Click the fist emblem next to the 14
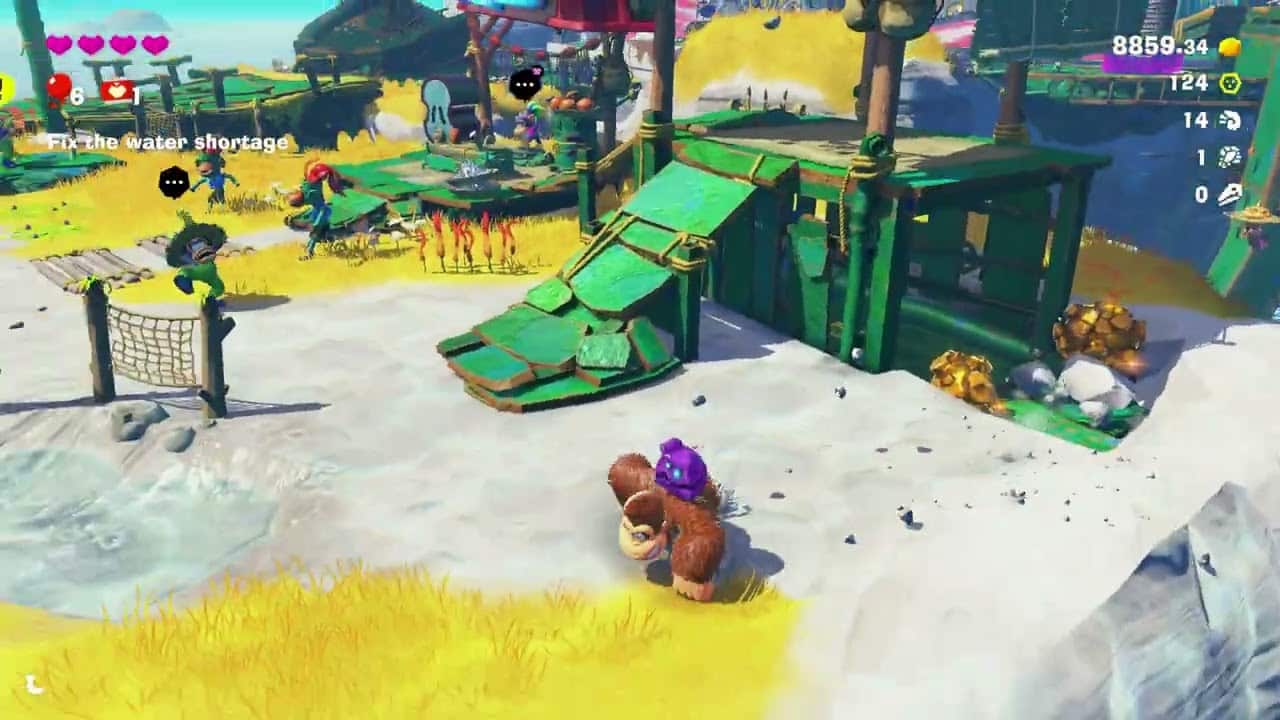 (1232, 122)
